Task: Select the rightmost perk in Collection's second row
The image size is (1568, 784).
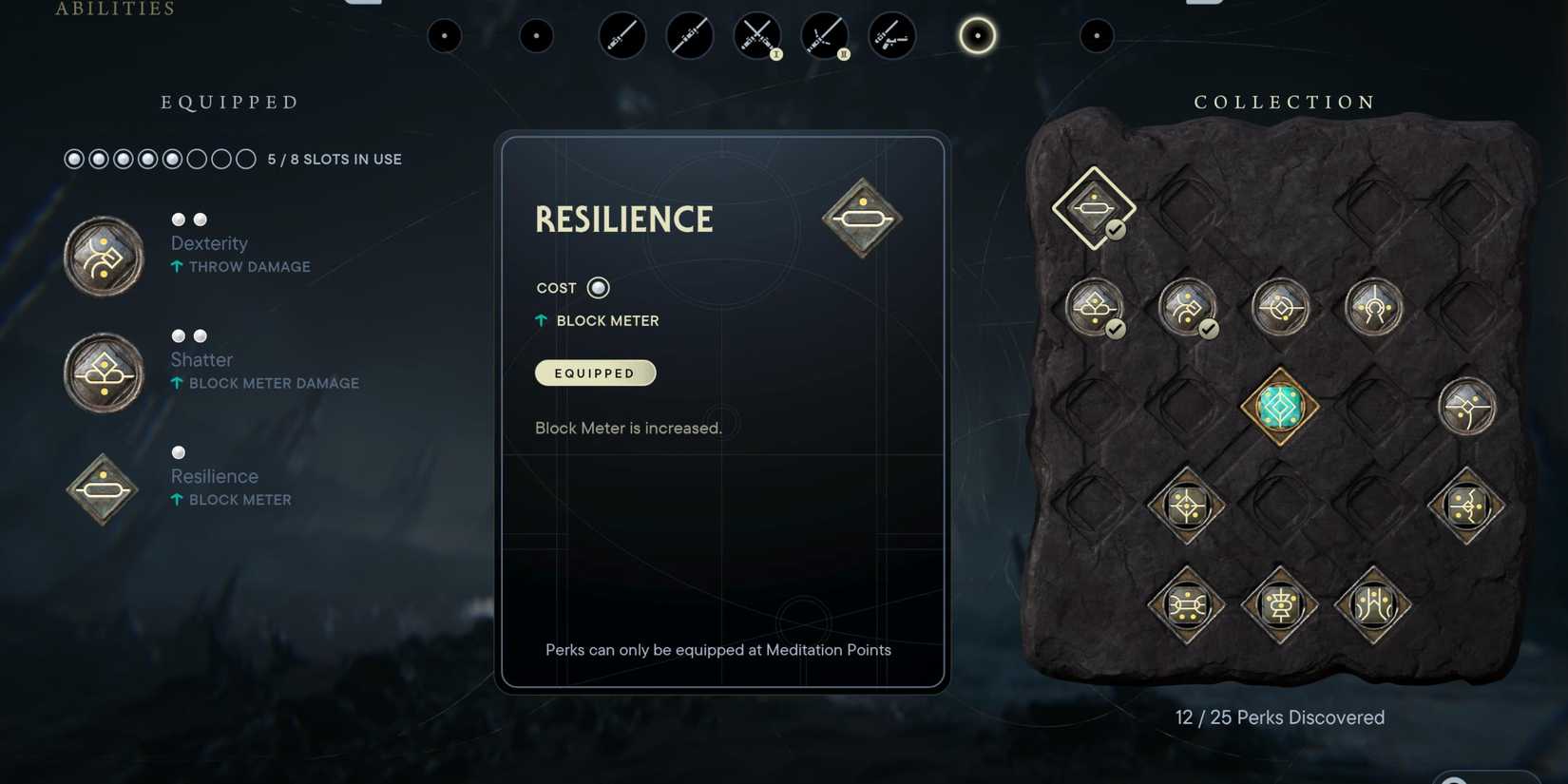Action: pos(1374,304)
